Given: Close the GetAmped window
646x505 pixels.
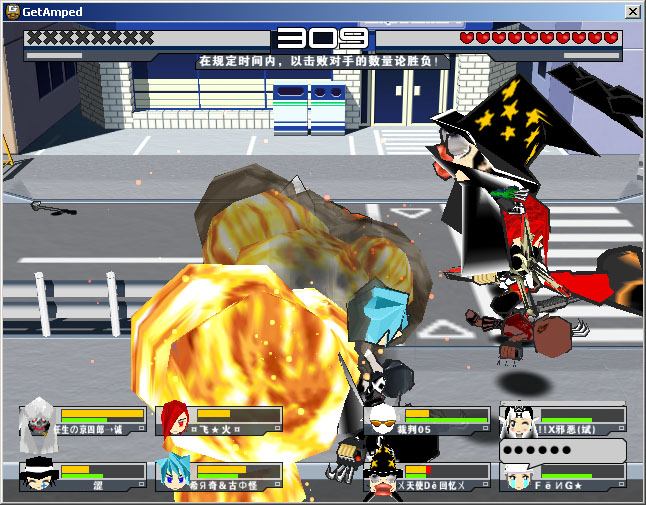Looking at the screenshot, I should [632, 12].
